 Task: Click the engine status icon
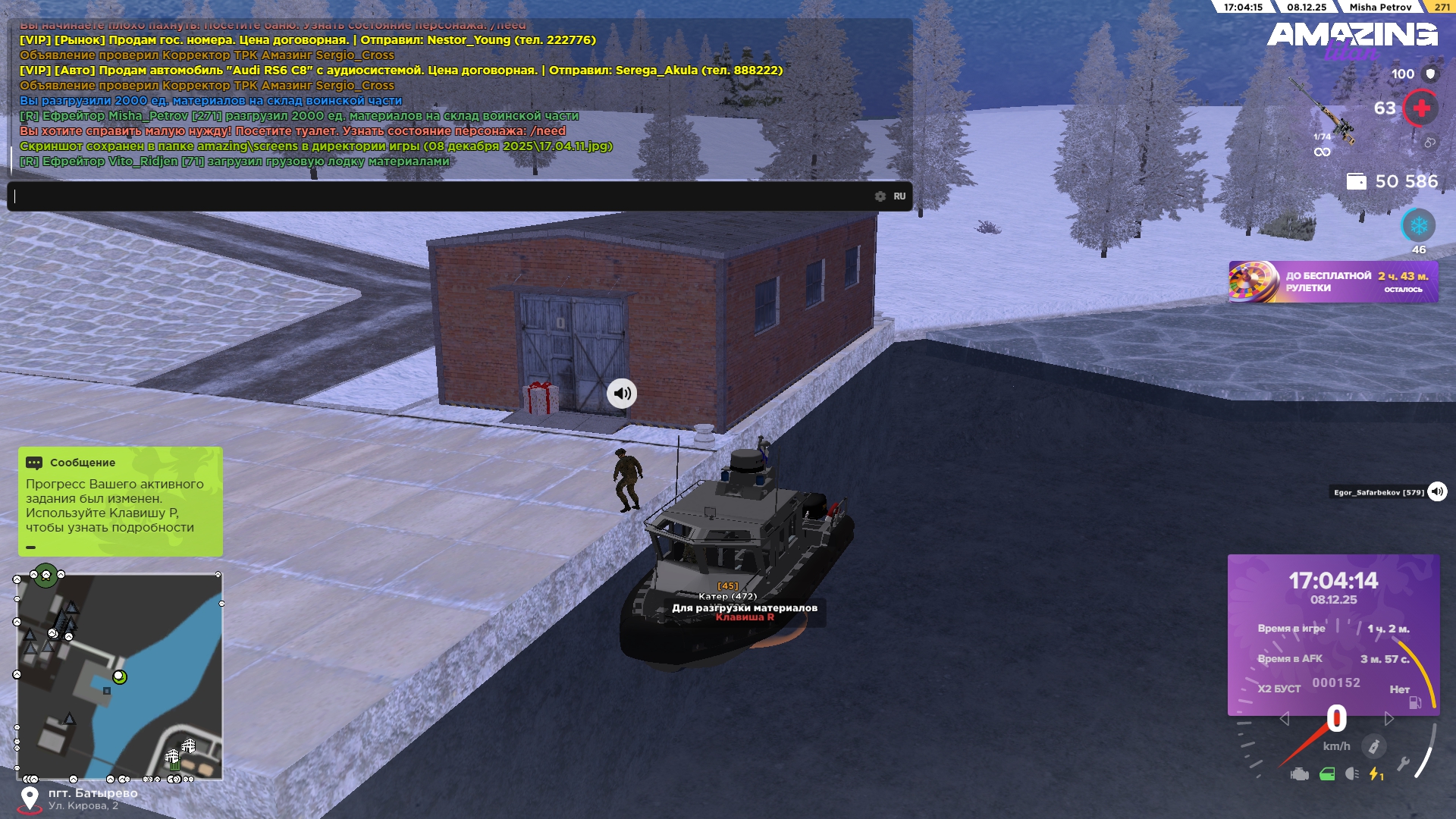coord(1300,774)
